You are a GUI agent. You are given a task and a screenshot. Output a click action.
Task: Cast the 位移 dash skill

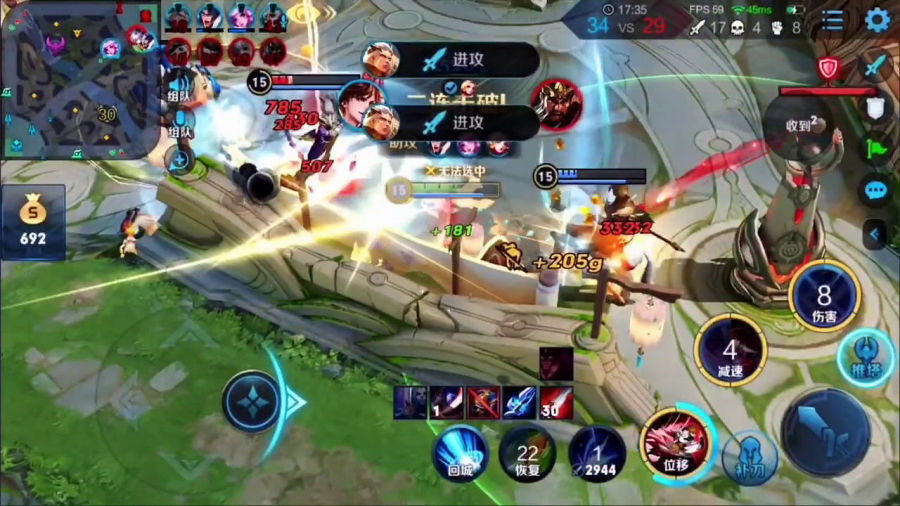[x=676, y=440]
